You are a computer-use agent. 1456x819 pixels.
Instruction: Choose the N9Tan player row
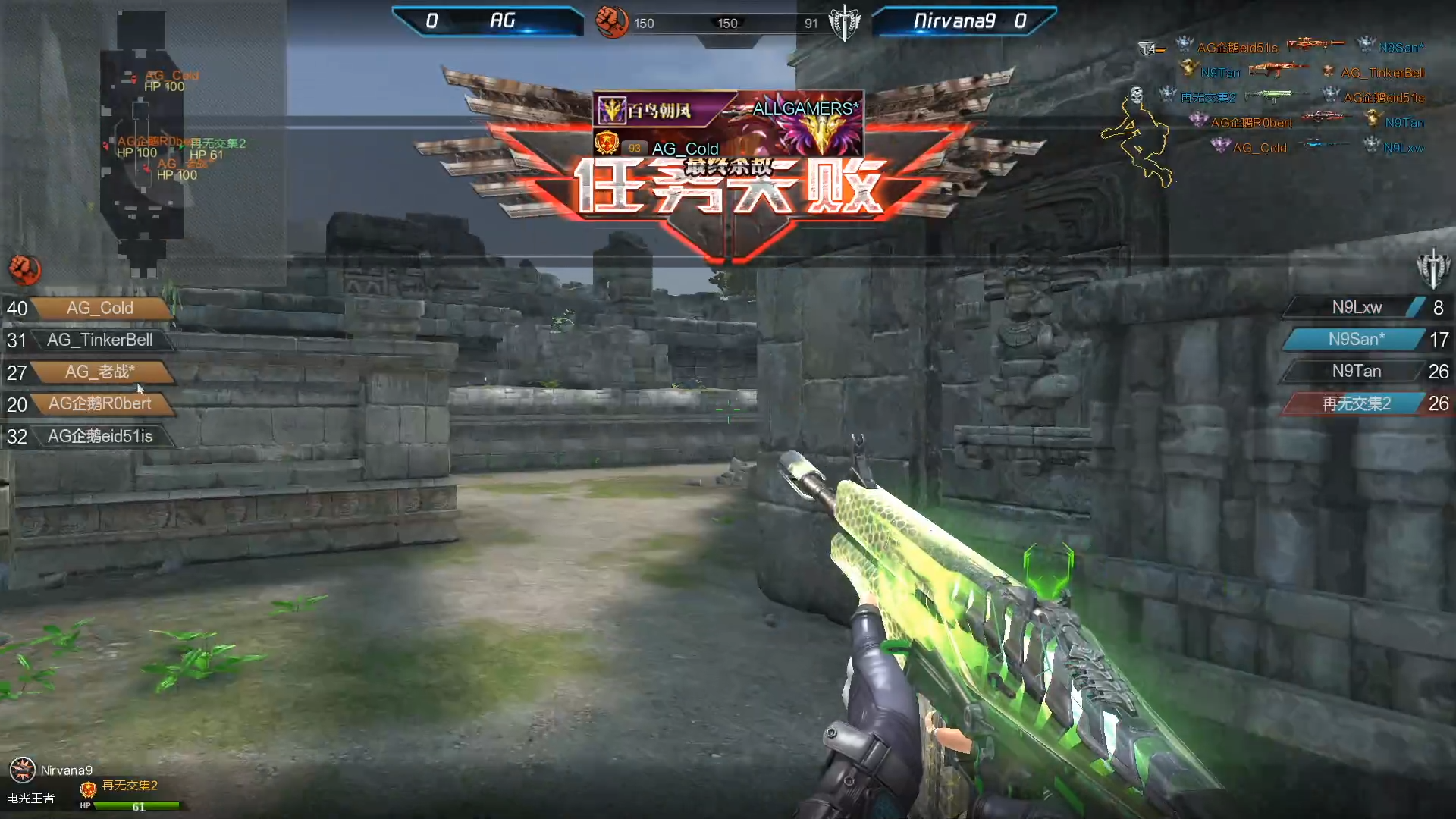(x=1357, y=371)
